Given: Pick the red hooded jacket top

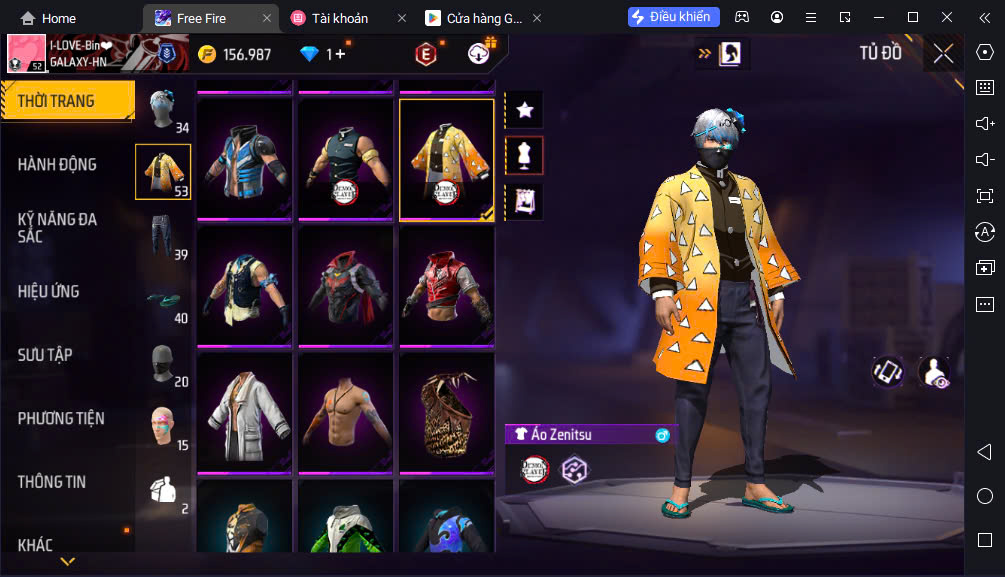Looking at the screenshot, I should pos(447,285).
